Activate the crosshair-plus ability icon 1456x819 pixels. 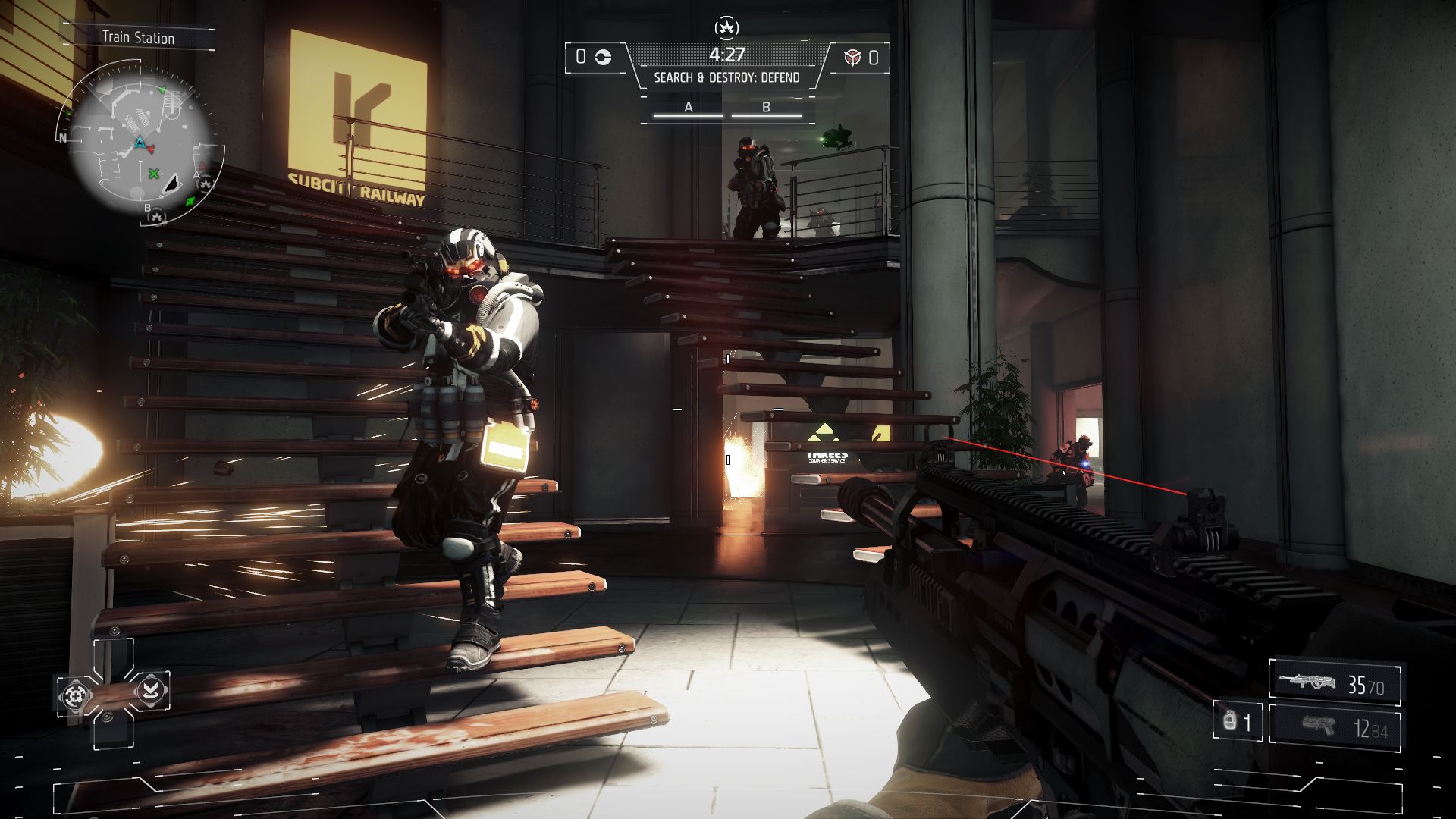pos(75,695)
